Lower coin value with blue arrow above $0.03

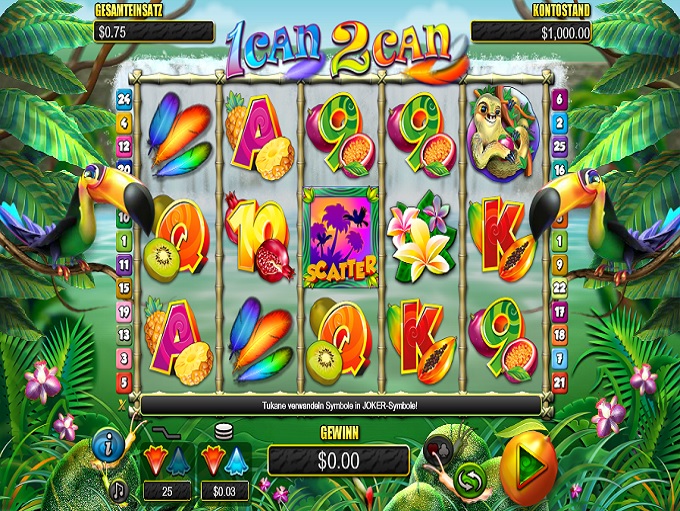(x=237, y=459)
